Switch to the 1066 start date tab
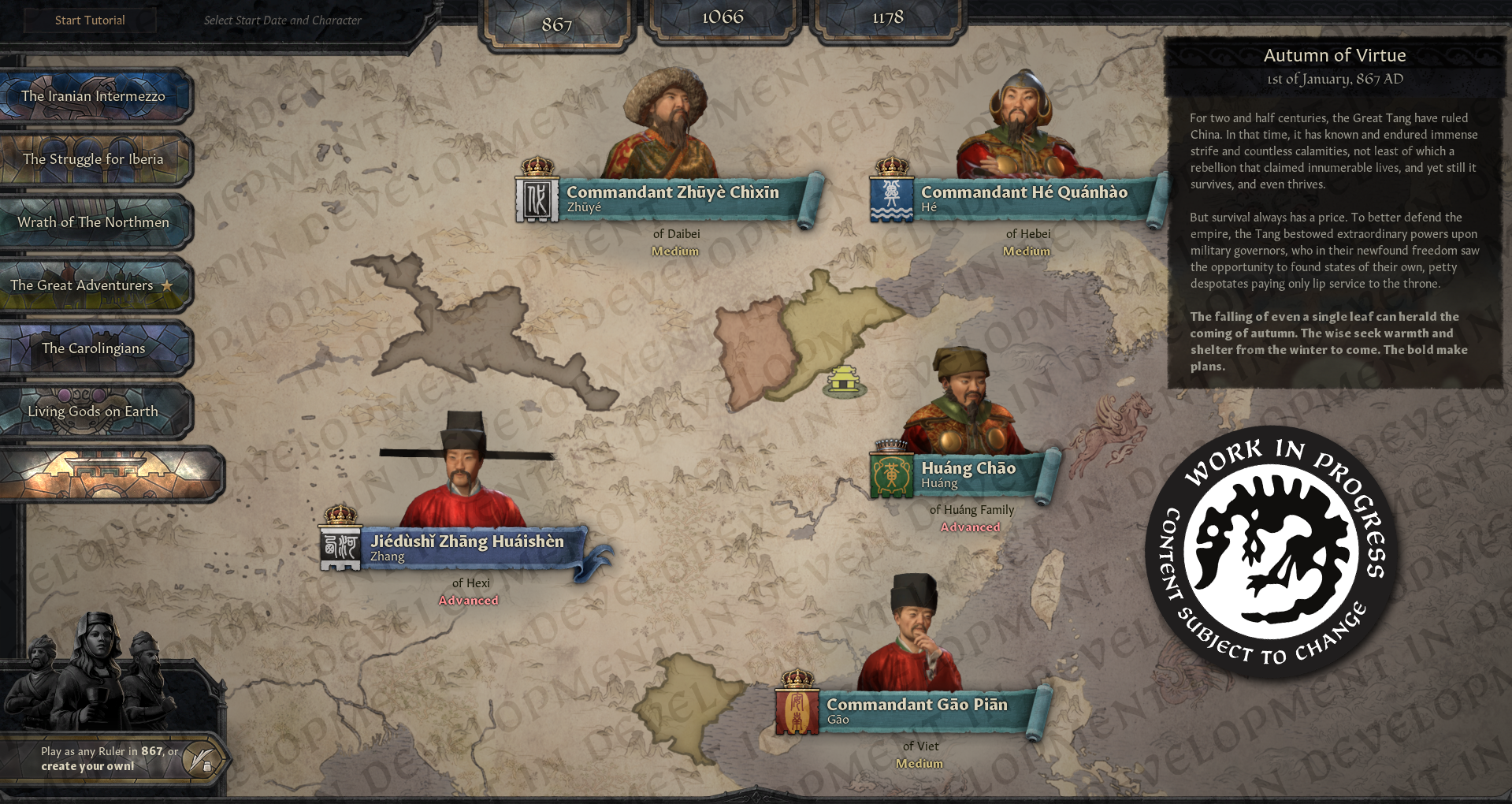Screen dimensions: 1512x804 click(x=723, y=17)
